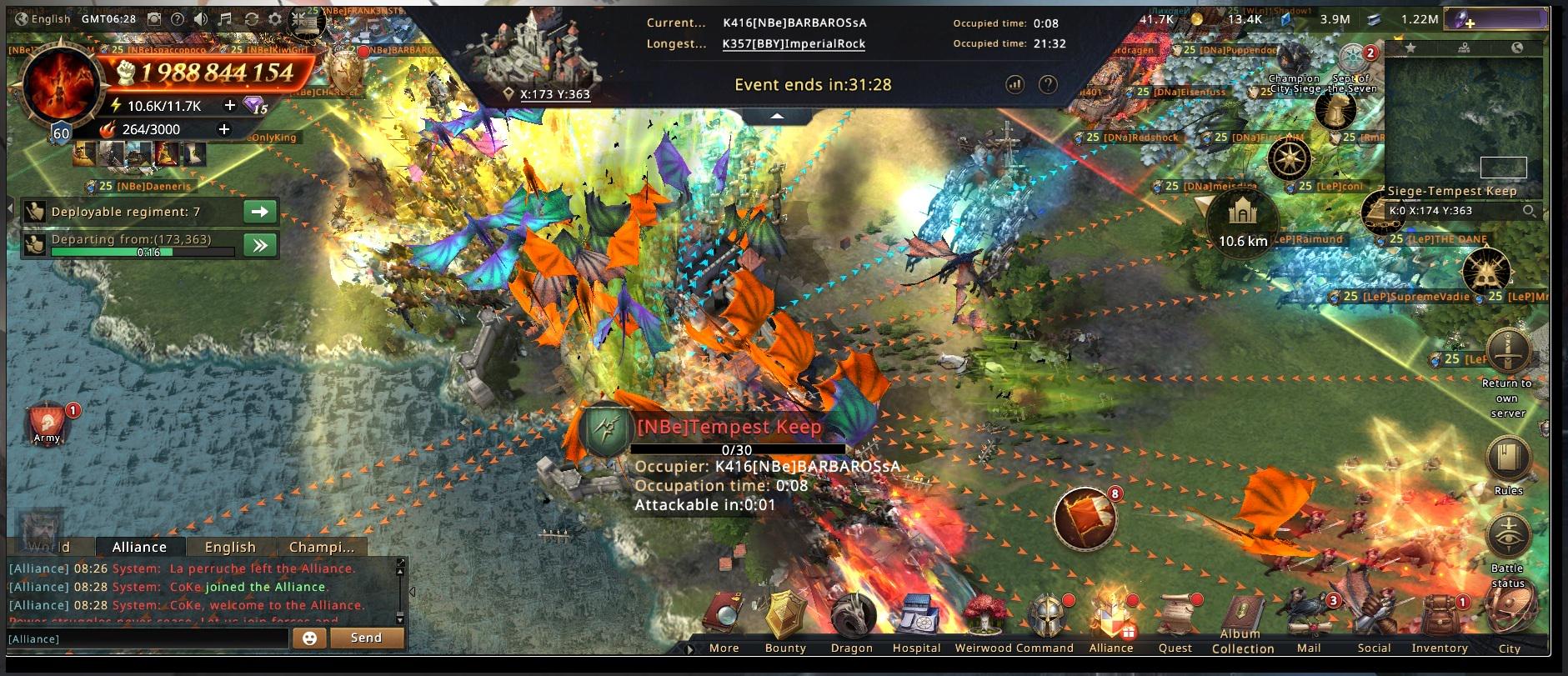View Battle status
Image resolution: width=1568 pixels, height=676 pixels.
click(1508, 538)
